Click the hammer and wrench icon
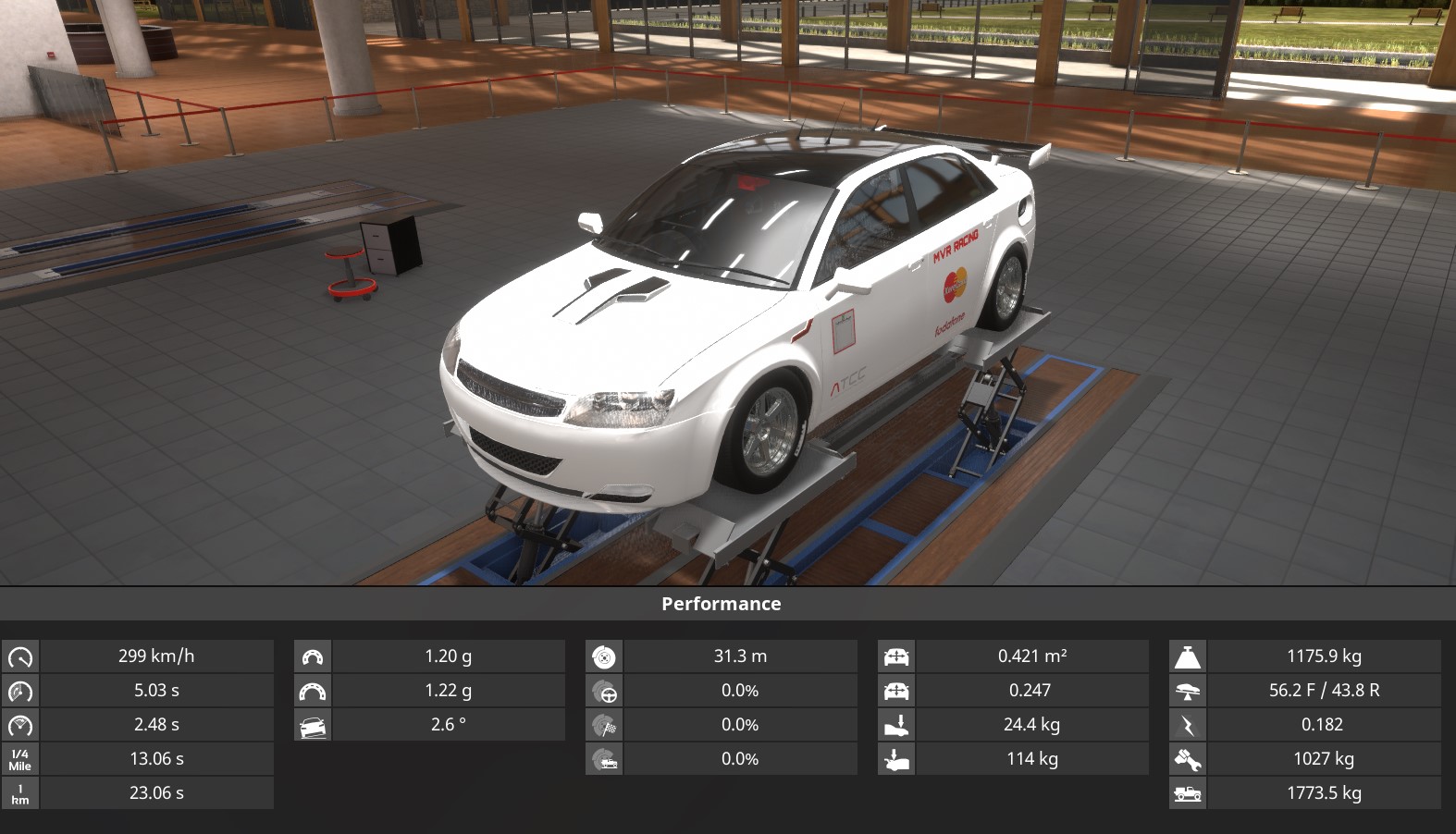The width and height of the screenshot is (1456, 834). (1188, 759)
